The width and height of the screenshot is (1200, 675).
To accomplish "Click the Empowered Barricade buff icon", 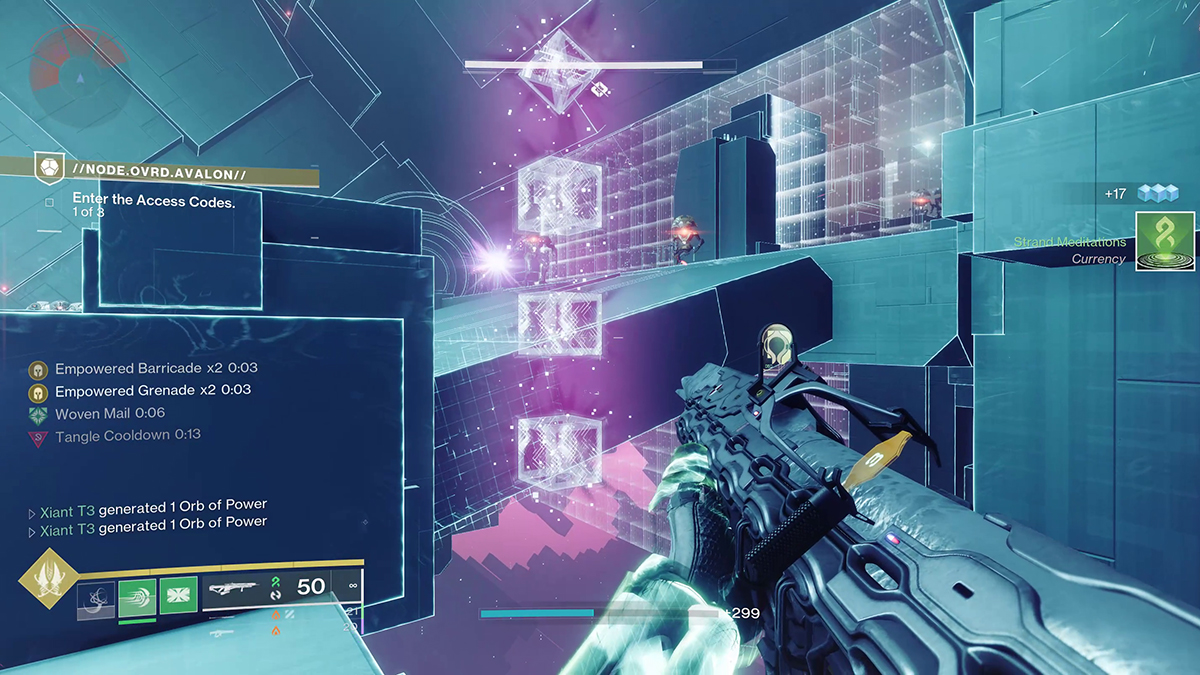I will [38, 370].
